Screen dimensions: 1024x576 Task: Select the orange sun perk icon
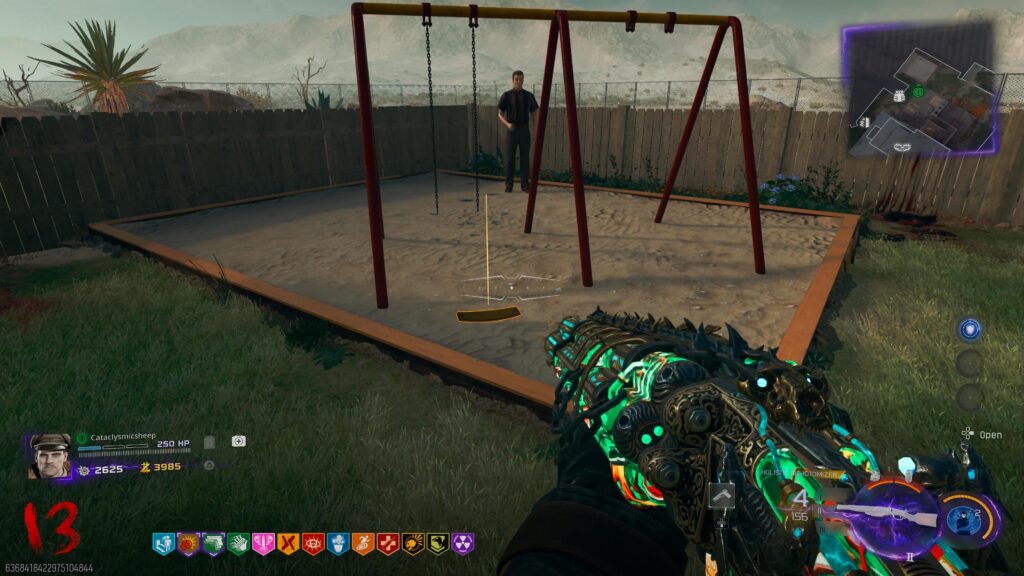click(x=188, y=543)
